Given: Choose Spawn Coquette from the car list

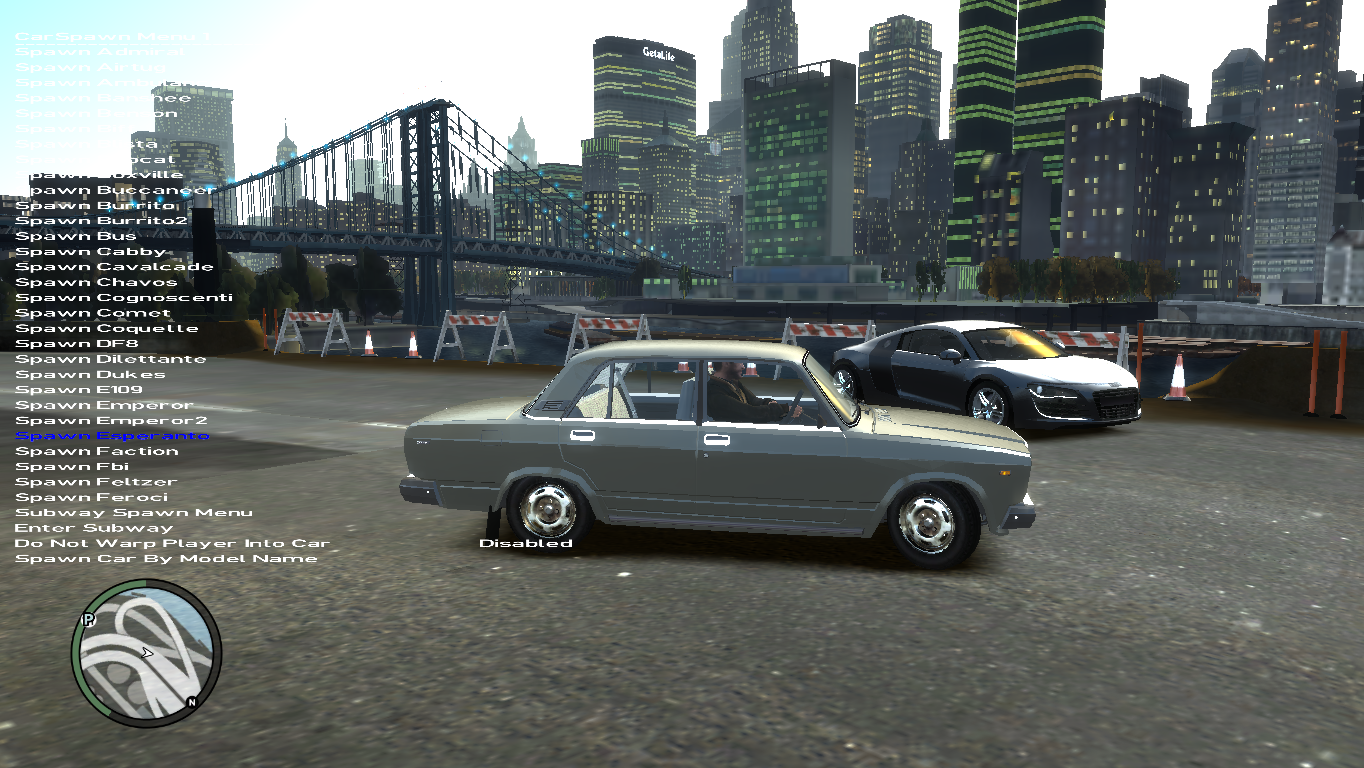Looking at the screenshot, I should click(x=107, y=328).
